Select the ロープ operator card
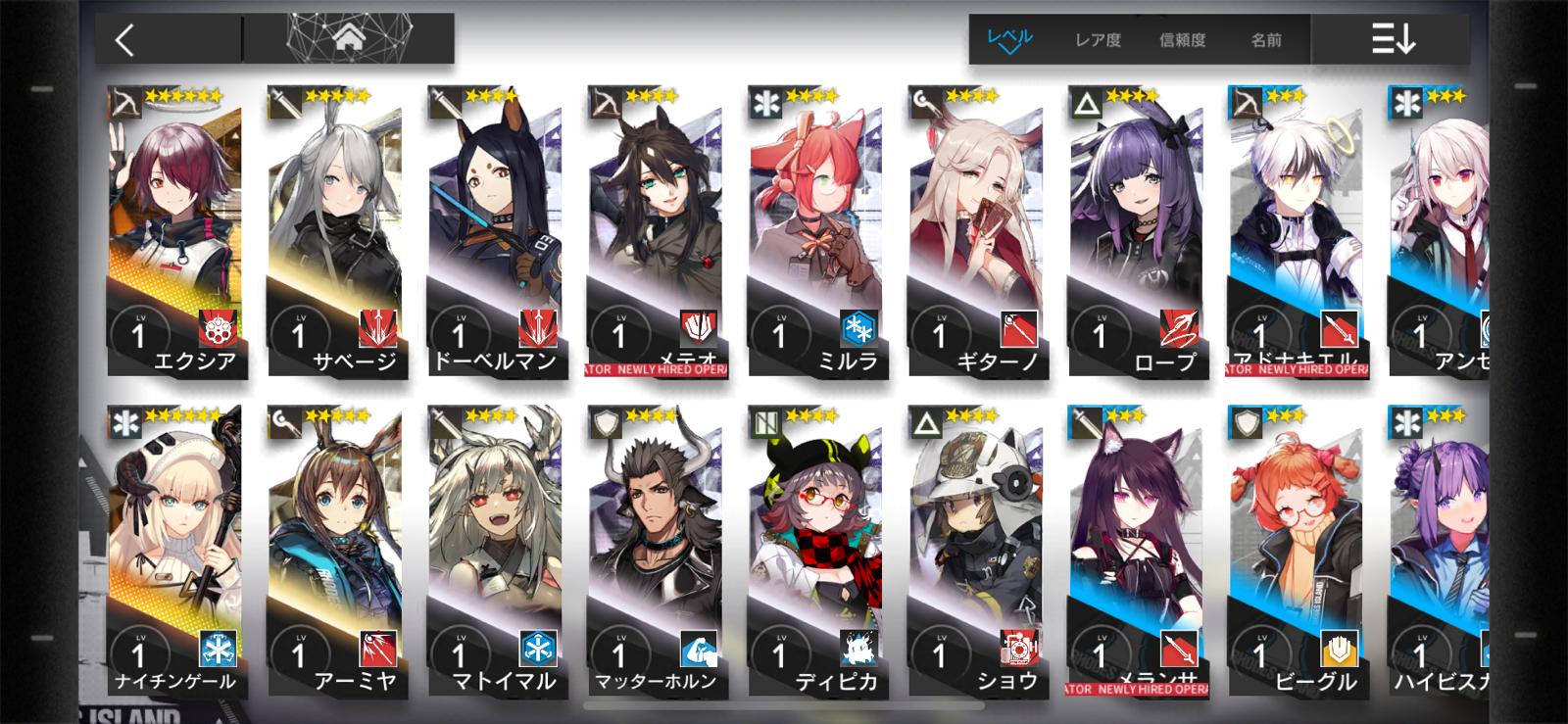Viewport: 1568px width, 724px height. (x=1136, y=231)
